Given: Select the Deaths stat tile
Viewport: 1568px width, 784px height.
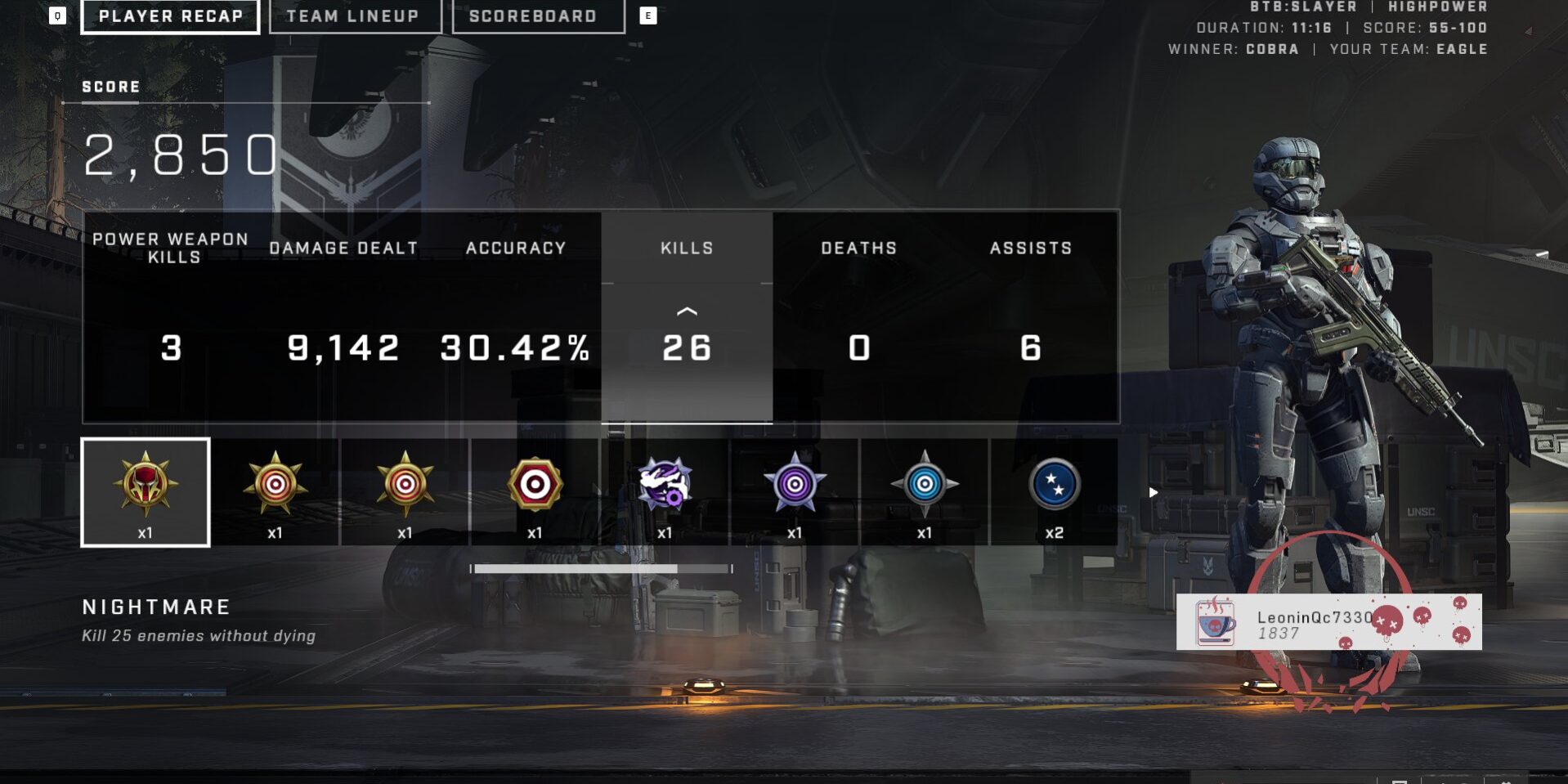Looking at the screenshot, I should pyautogui.click(x=858, y=317).
